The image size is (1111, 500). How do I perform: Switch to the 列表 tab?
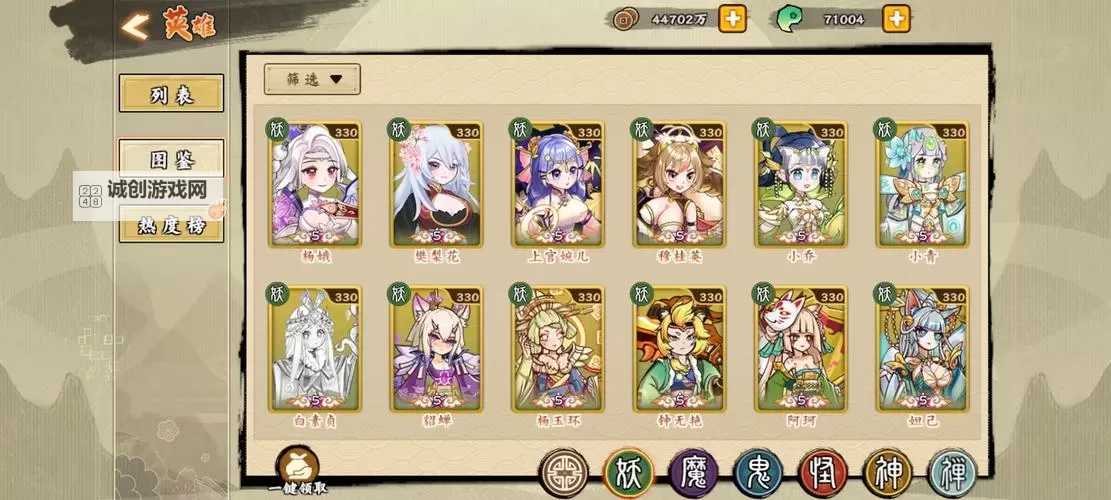pyautogui.click(x=171, y=94)
